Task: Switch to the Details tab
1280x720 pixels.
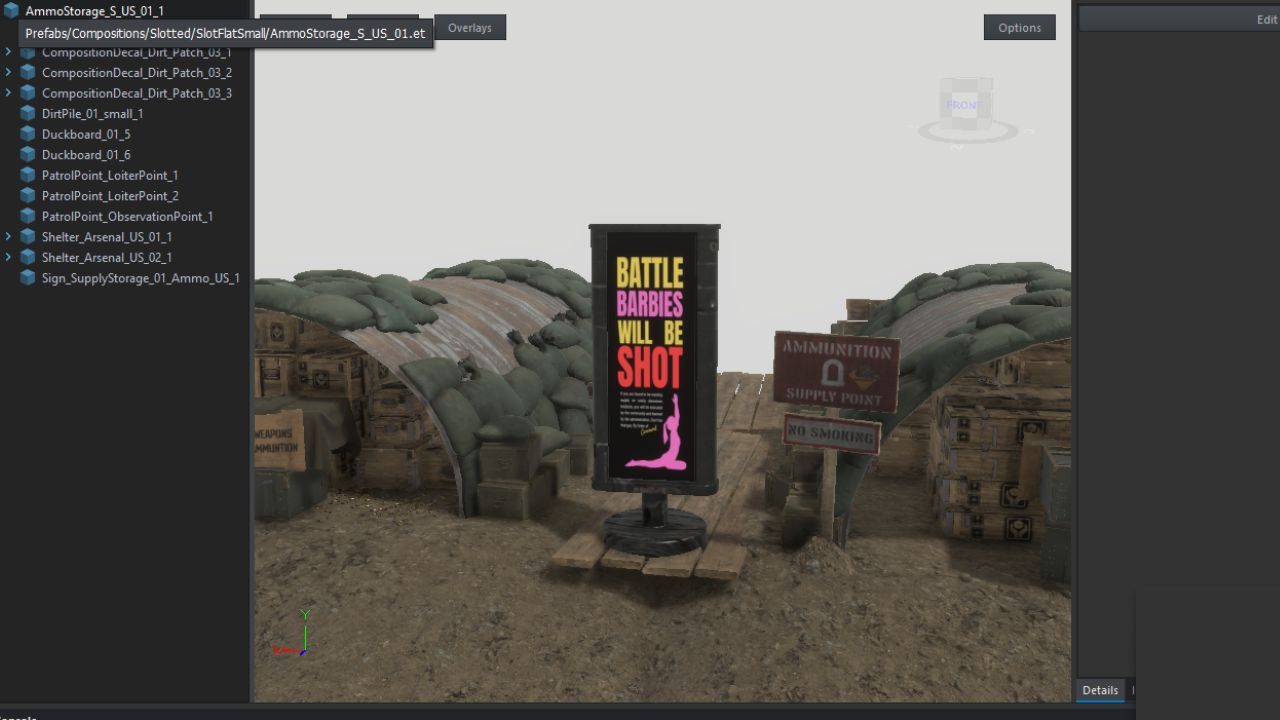Action: (x=1099, y=690)
